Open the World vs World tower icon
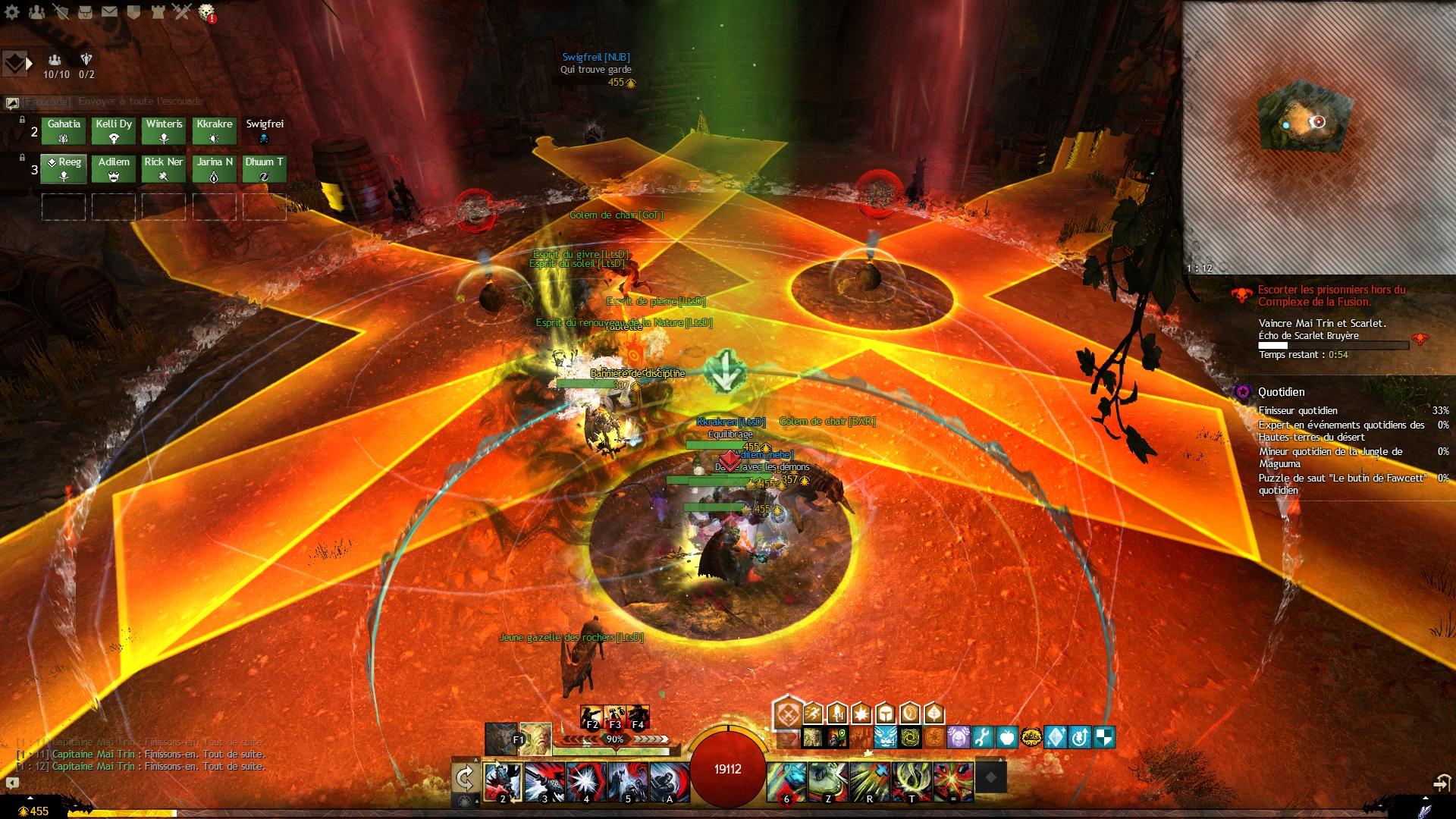 [158, 11]
